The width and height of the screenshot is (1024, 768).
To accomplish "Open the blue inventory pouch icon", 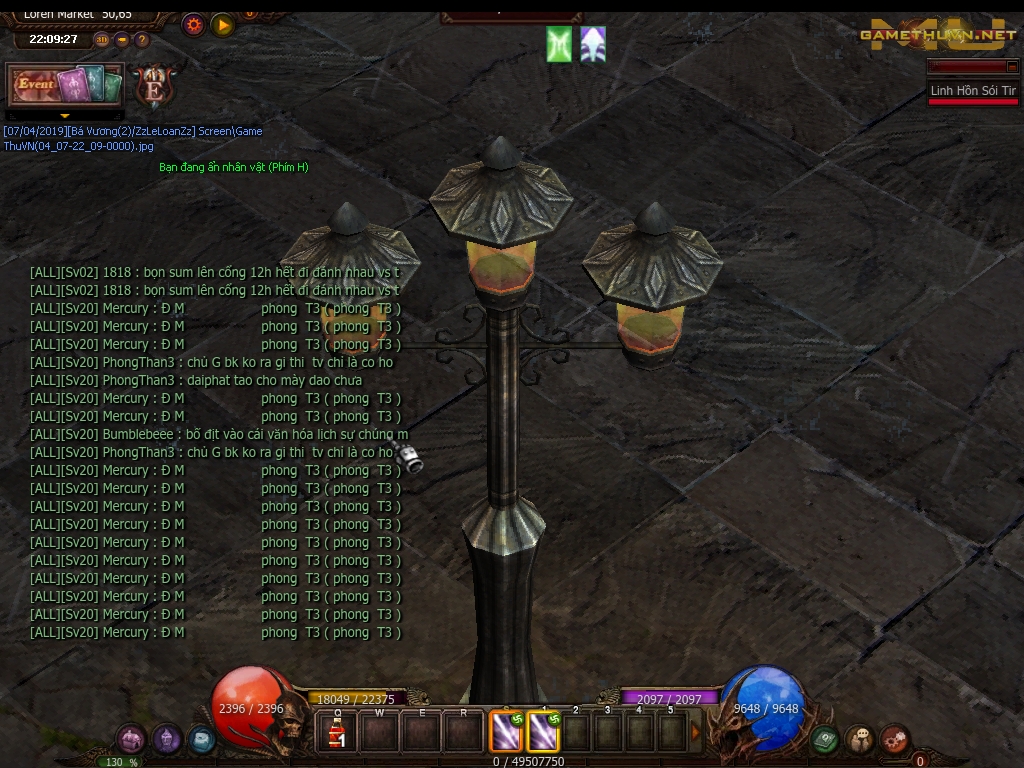I will click(x=201, y=740).
